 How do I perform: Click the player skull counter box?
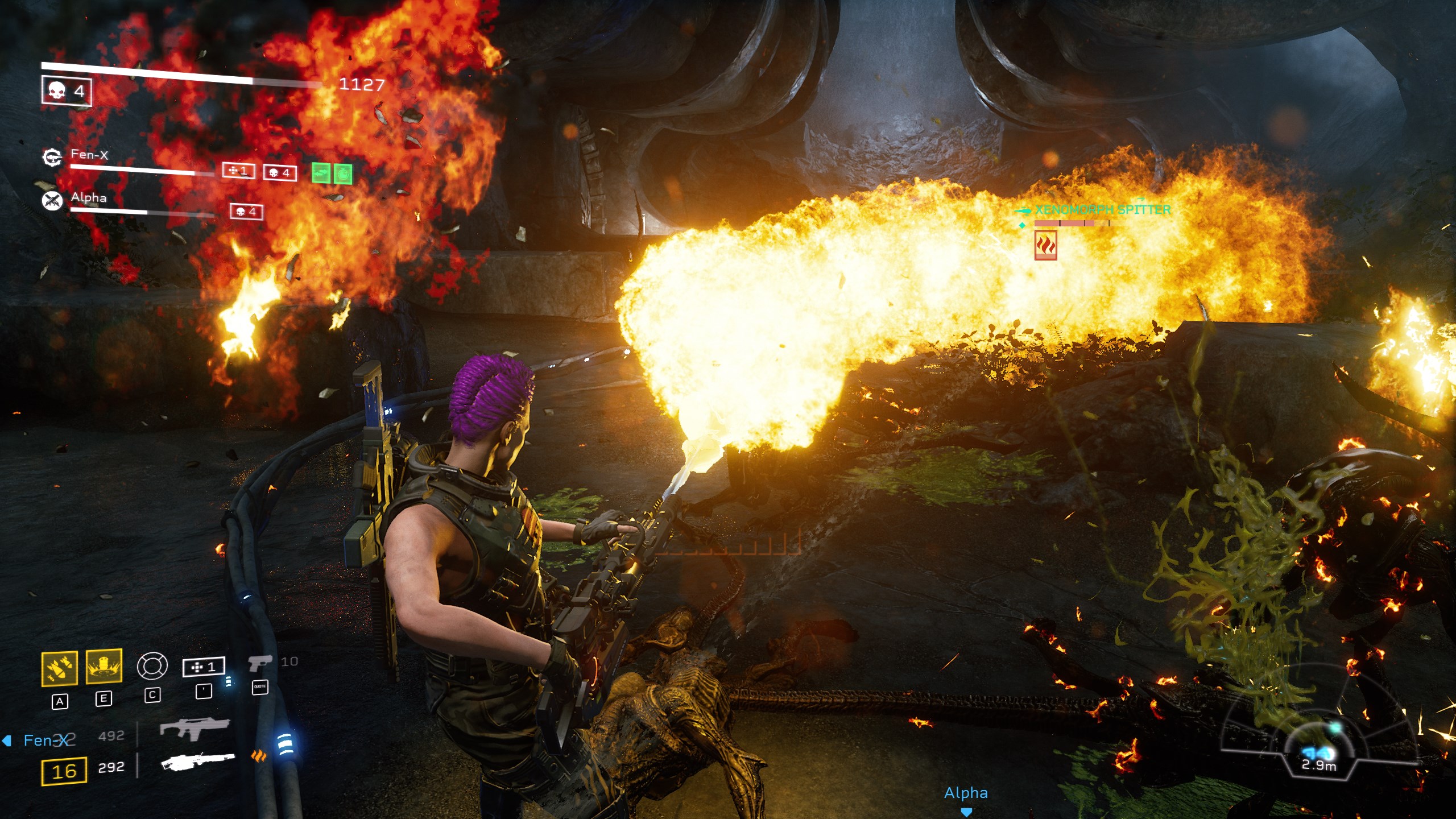(67, 91)
